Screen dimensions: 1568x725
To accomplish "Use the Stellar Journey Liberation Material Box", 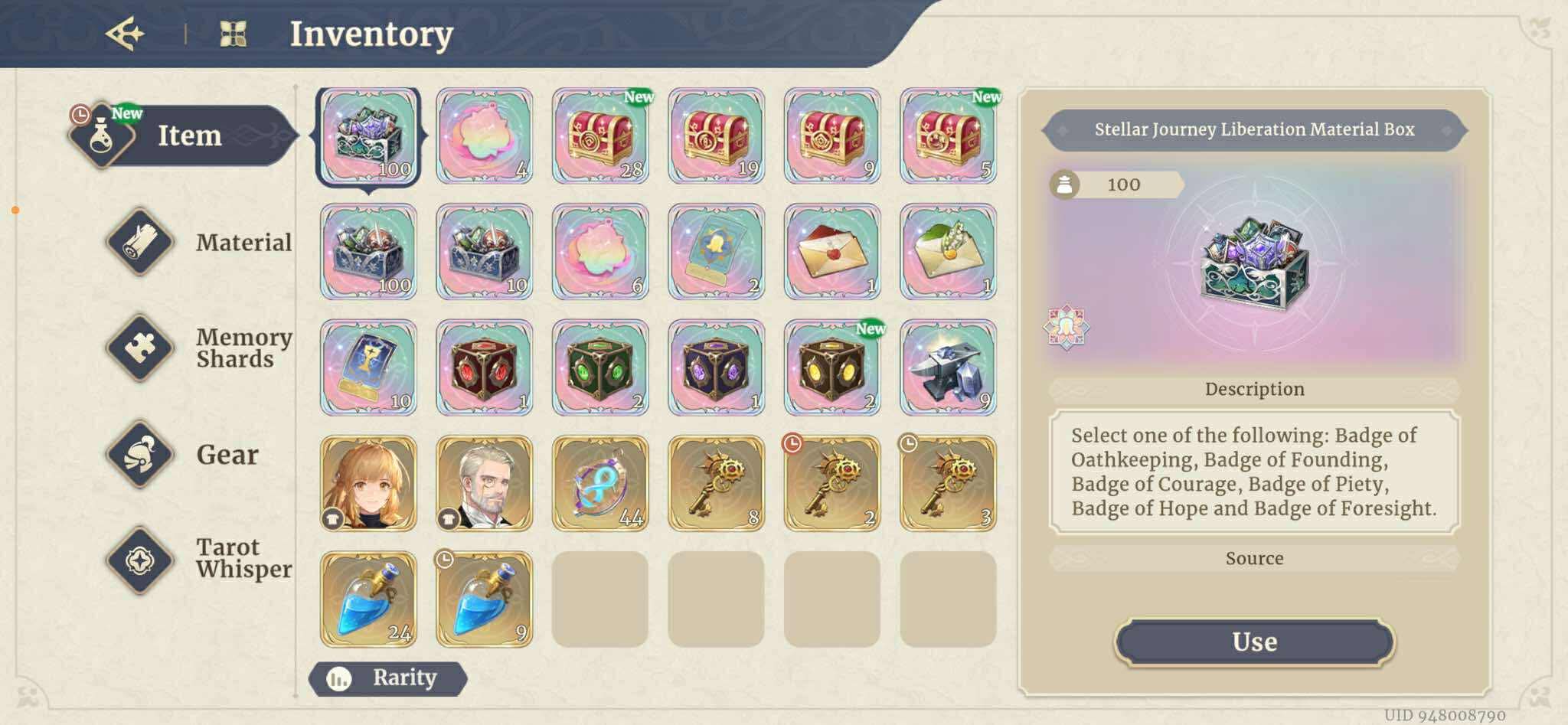I will (x=1253, y=642).
